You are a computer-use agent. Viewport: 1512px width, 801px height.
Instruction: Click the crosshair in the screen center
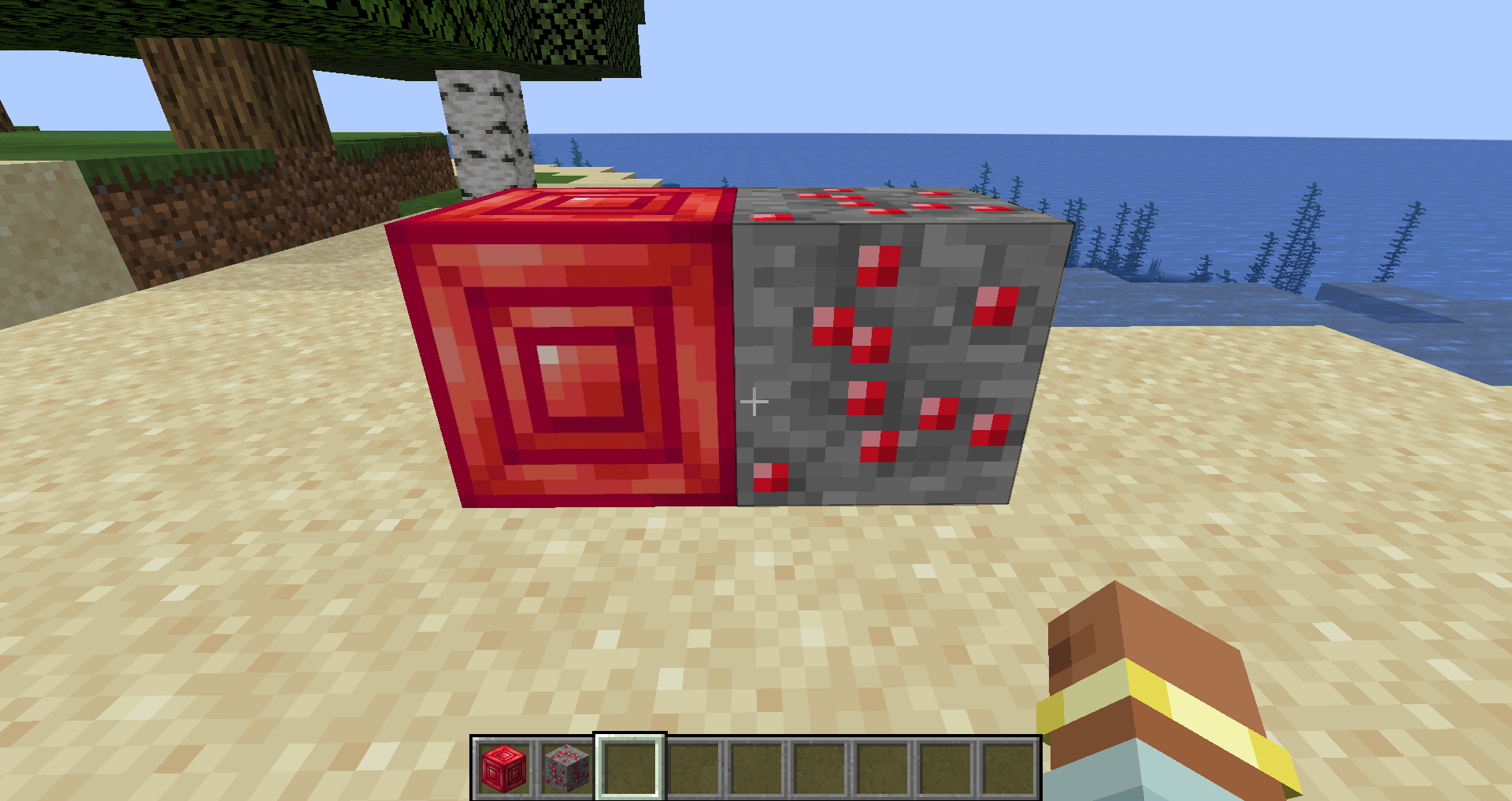754,402
